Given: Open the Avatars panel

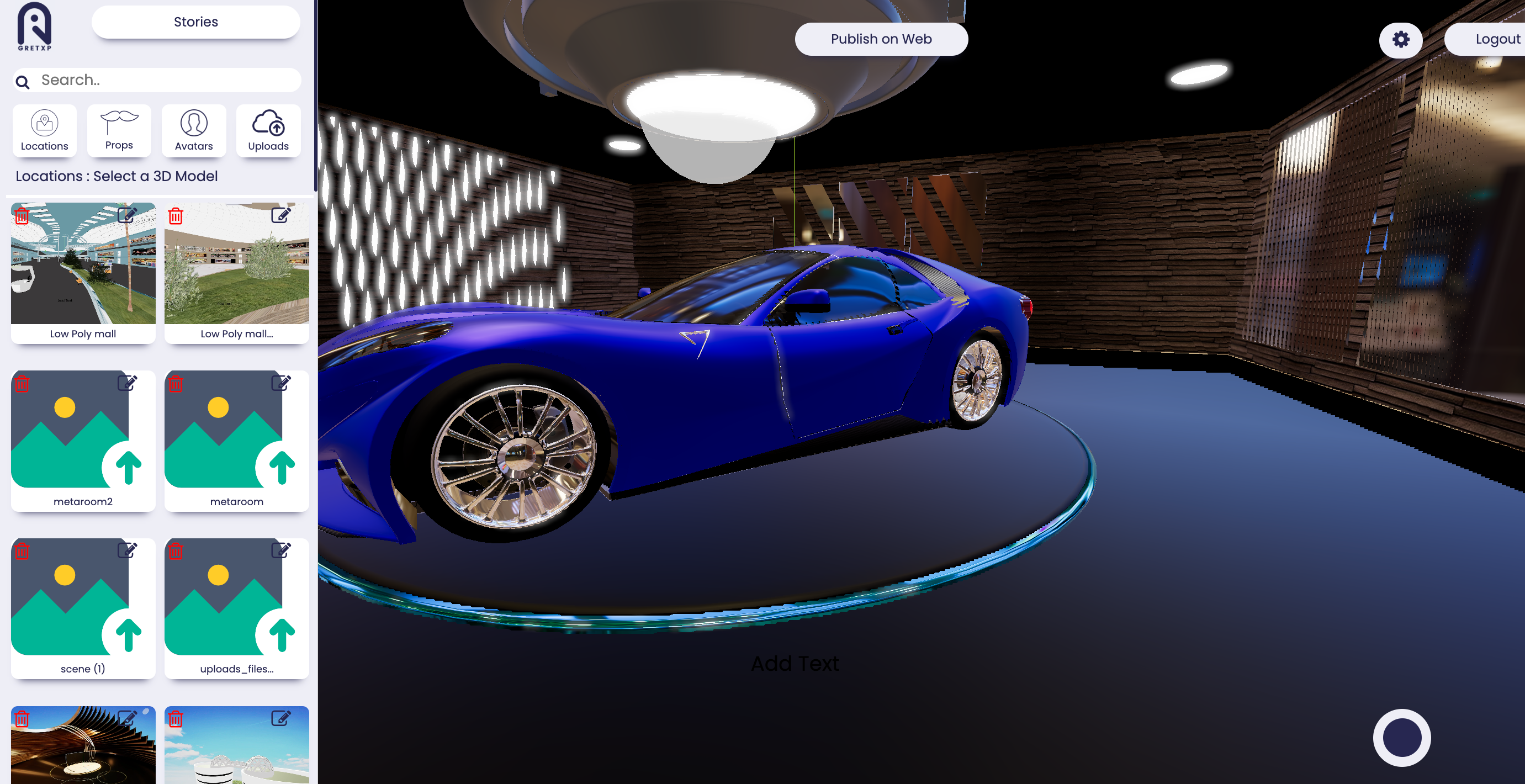Looking at the screenshot, I should click(194, 131).
